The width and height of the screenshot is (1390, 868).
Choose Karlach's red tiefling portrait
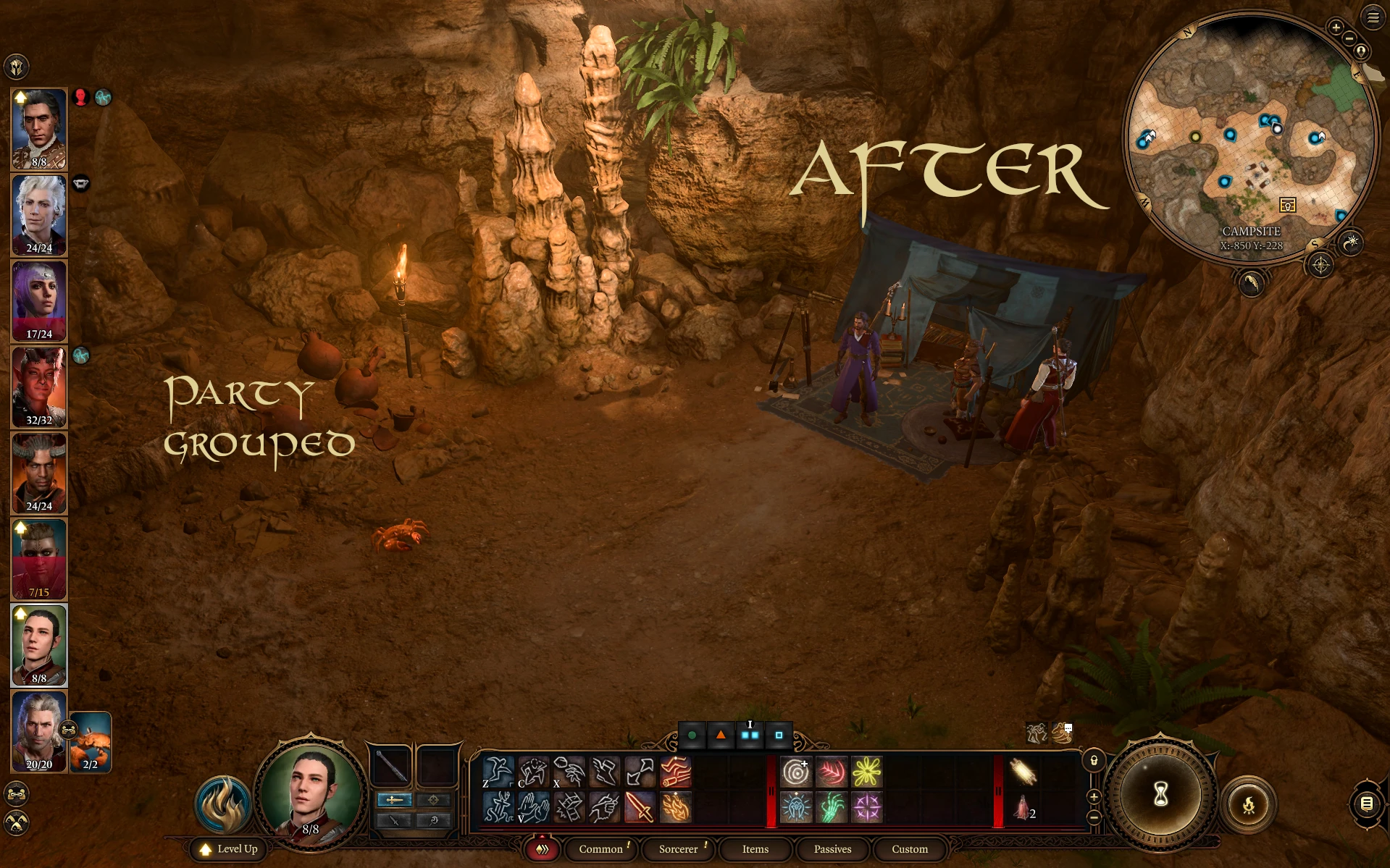coord(39,387)
